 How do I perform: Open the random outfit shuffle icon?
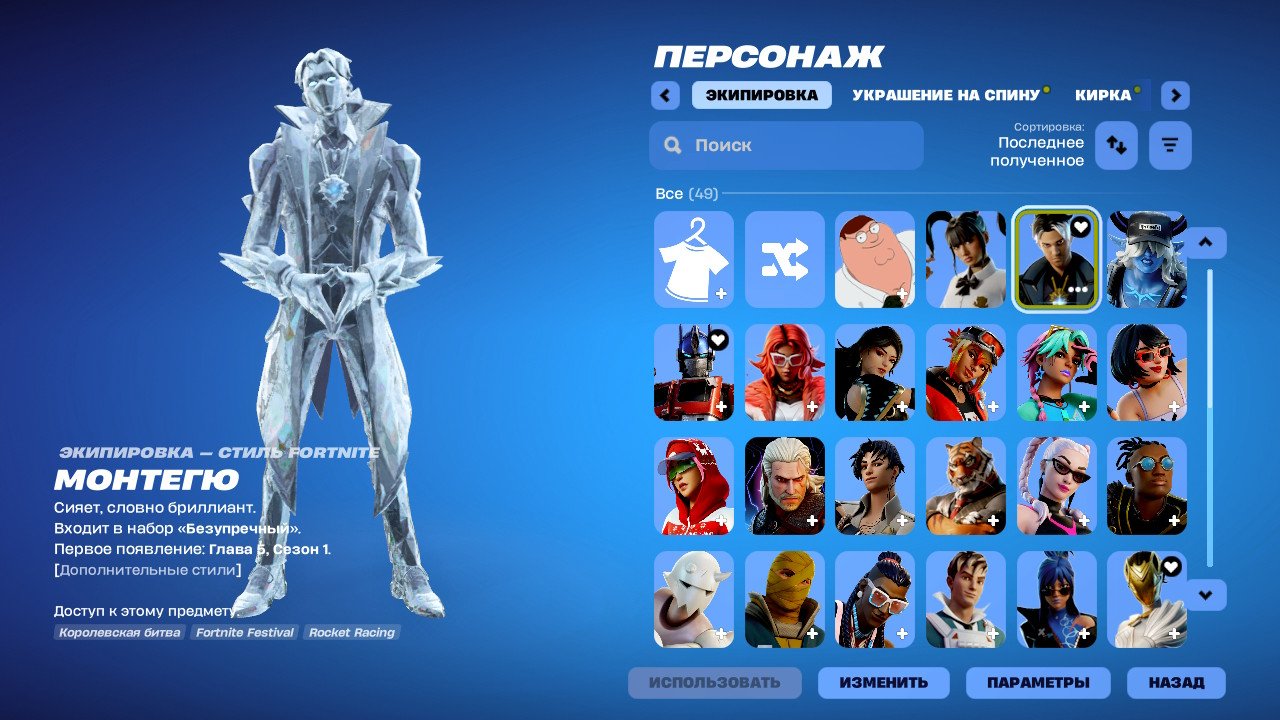[784, 258]
